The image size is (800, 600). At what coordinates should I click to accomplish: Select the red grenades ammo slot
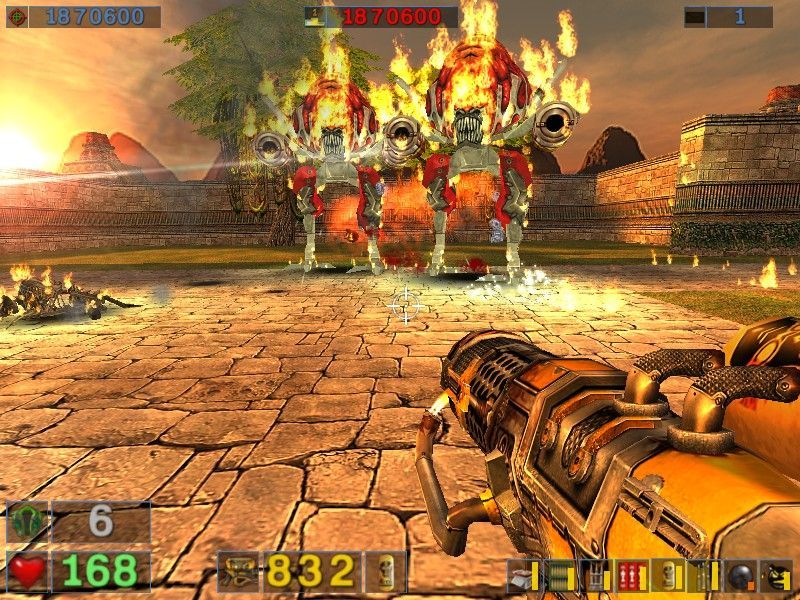tap(631, 576)
